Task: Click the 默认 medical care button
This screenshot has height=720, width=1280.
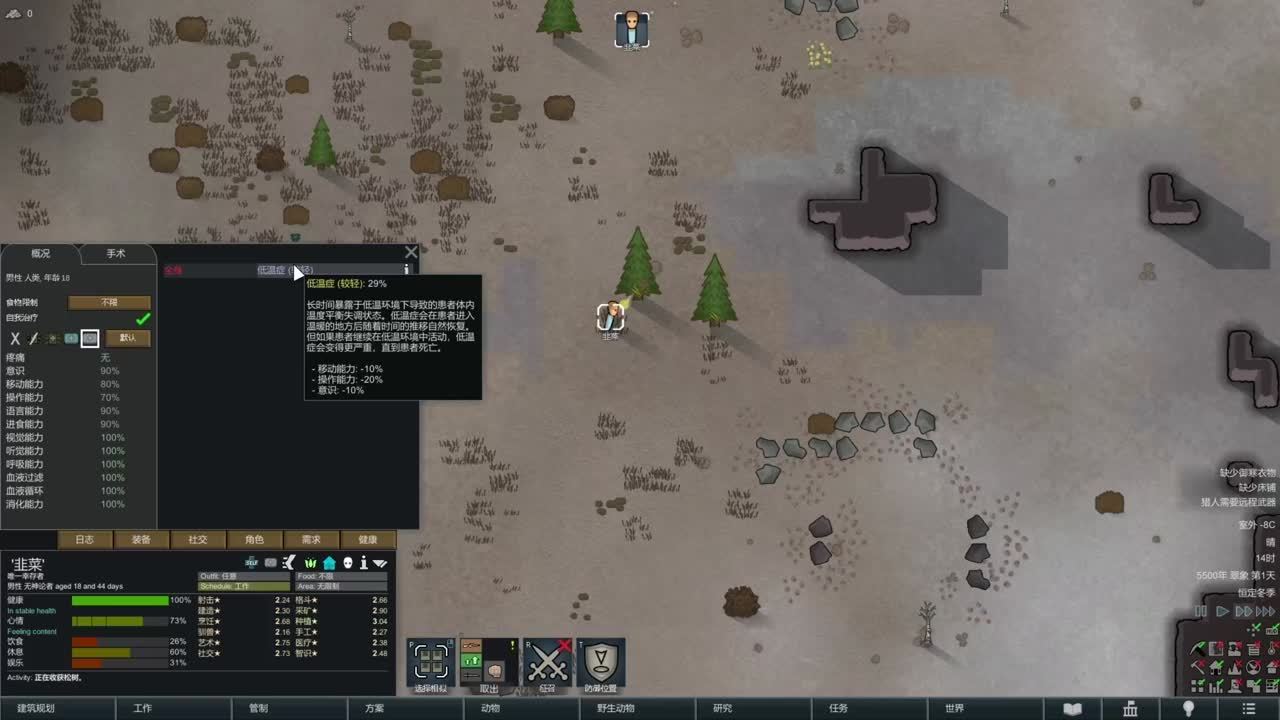Action: click(x=128, y=338)
